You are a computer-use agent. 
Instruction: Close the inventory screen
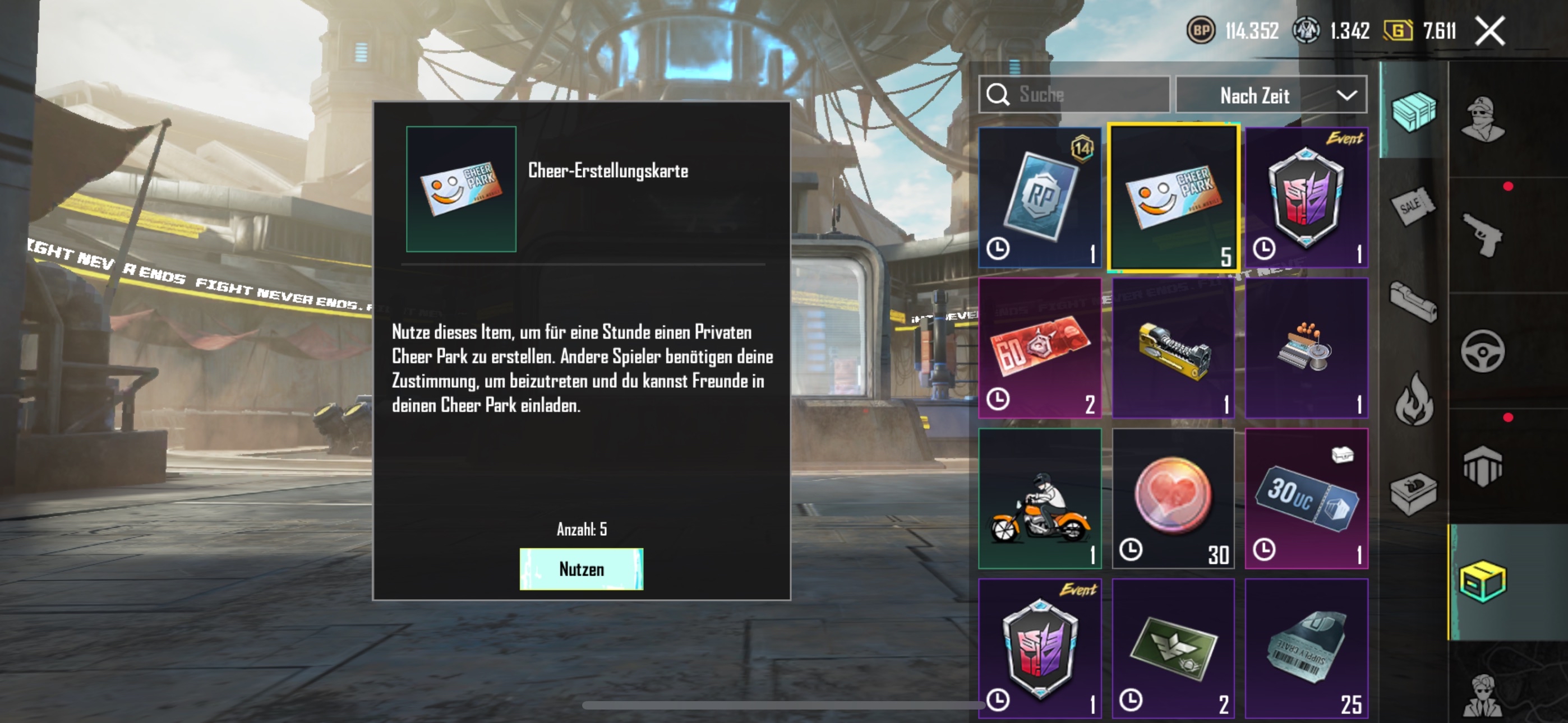coord(1489,31)
